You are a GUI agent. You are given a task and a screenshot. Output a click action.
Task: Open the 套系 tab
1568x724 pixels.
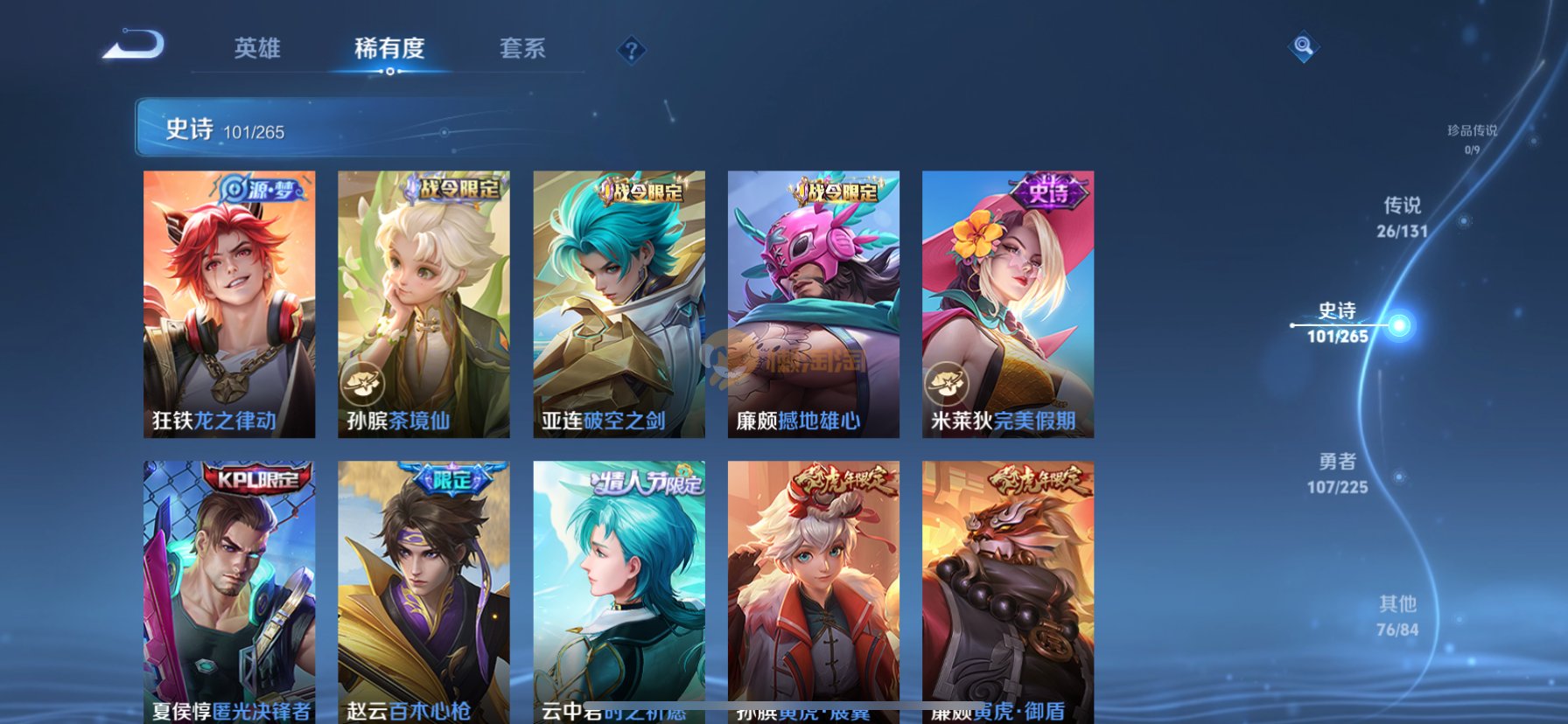[x=522, y=48]
